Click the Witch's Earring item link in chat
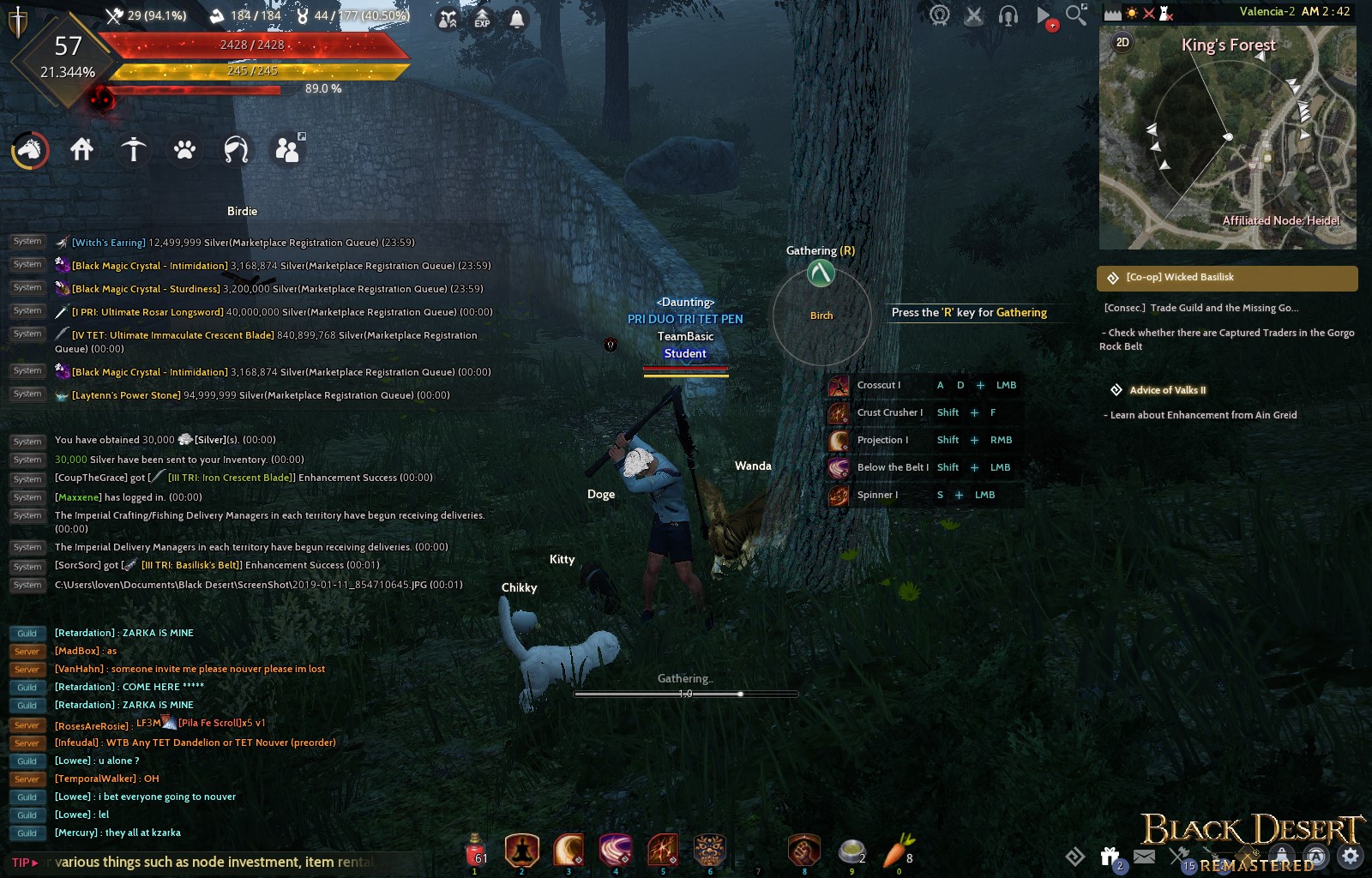Image resolution: width=1372 pixels, height=878 pixels. 107,242
